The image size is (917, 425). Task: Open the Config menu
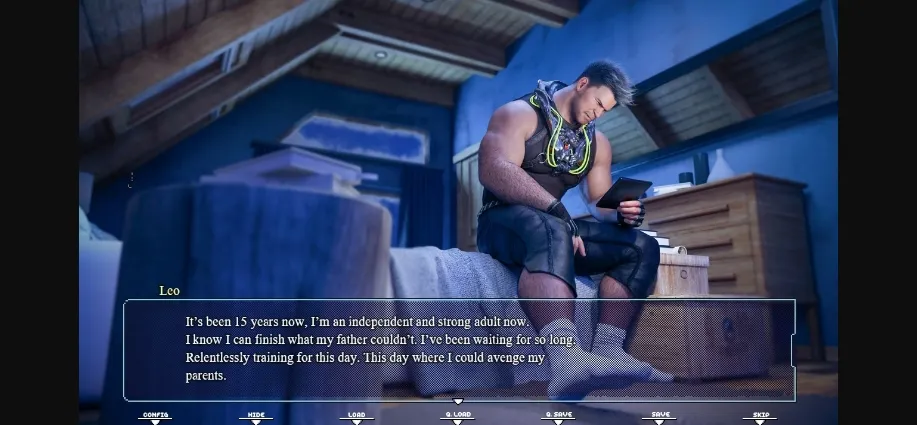point(155,415)
